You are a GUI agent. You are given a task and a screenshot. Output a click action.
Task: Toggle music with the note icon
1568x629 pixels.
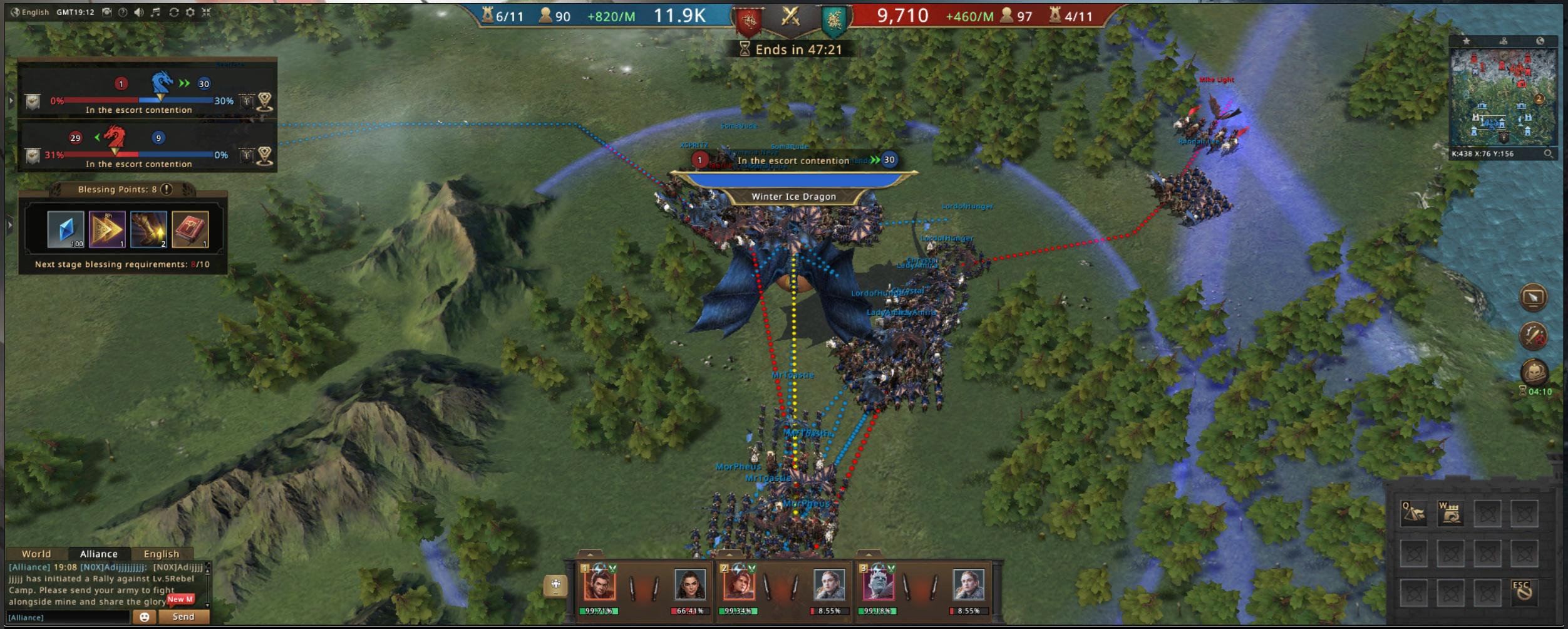click(156, 12)
